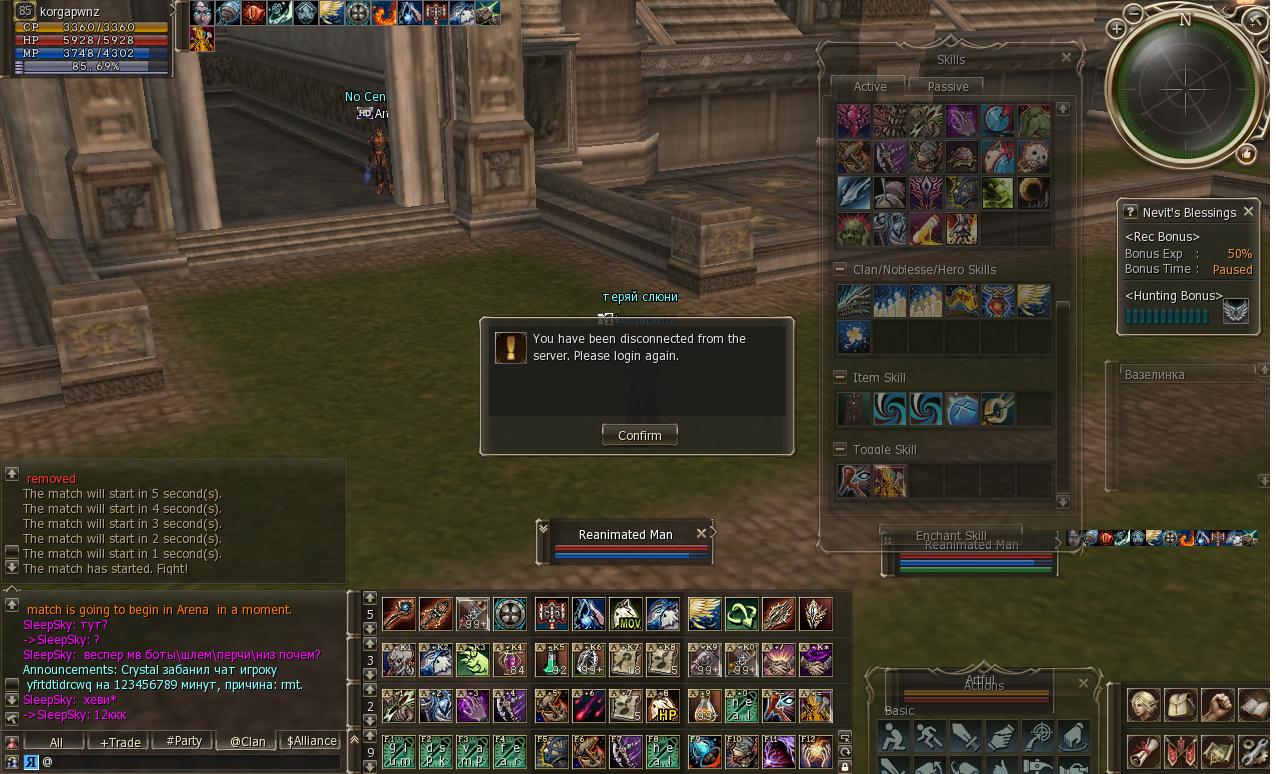The height and width of the screenshot is (774, 1276).
Task: Choose the $Alliance chat tab
Action: coord(311,742)
